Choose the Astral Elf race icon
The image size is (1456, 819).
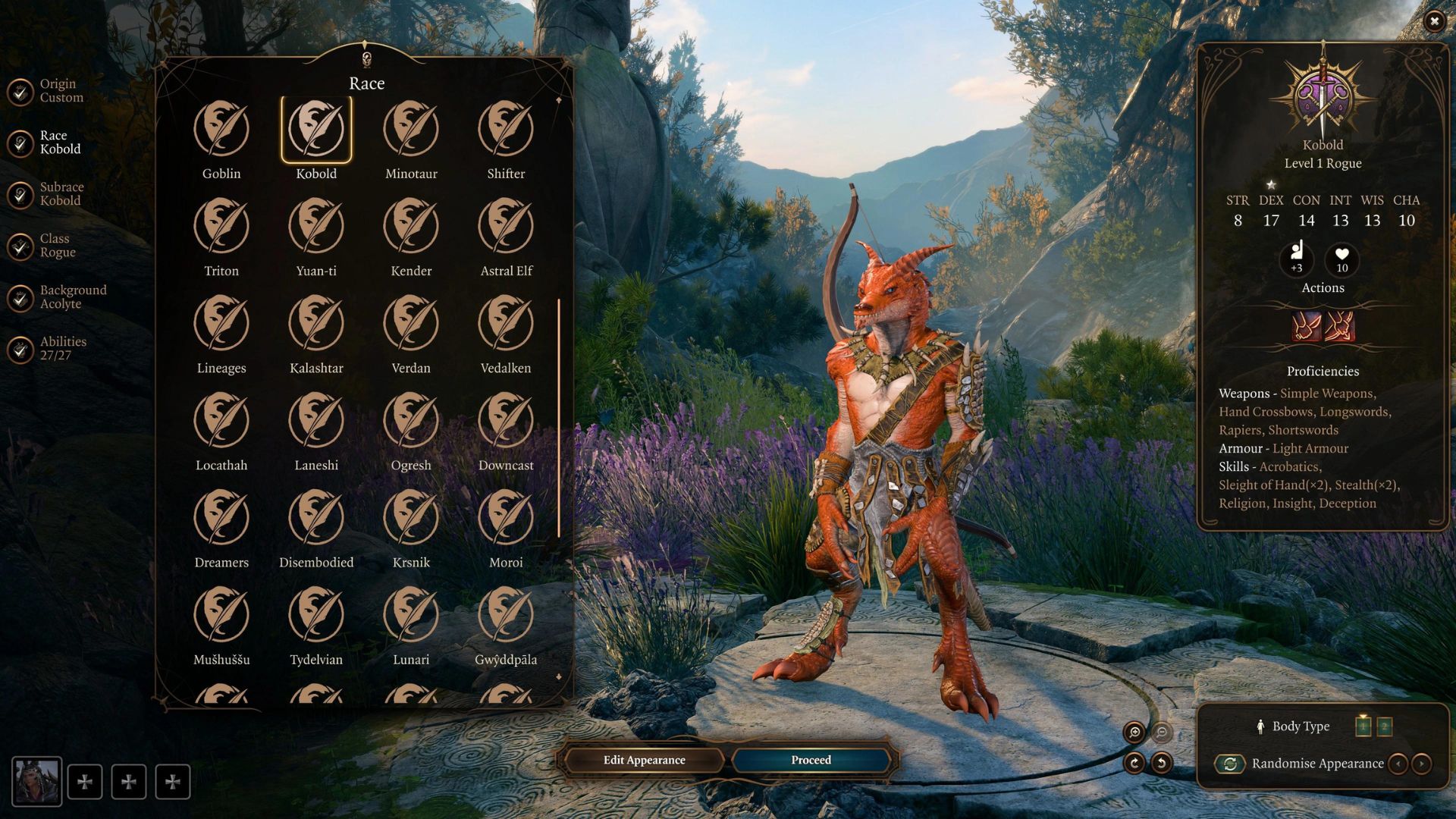click(506, 227)
